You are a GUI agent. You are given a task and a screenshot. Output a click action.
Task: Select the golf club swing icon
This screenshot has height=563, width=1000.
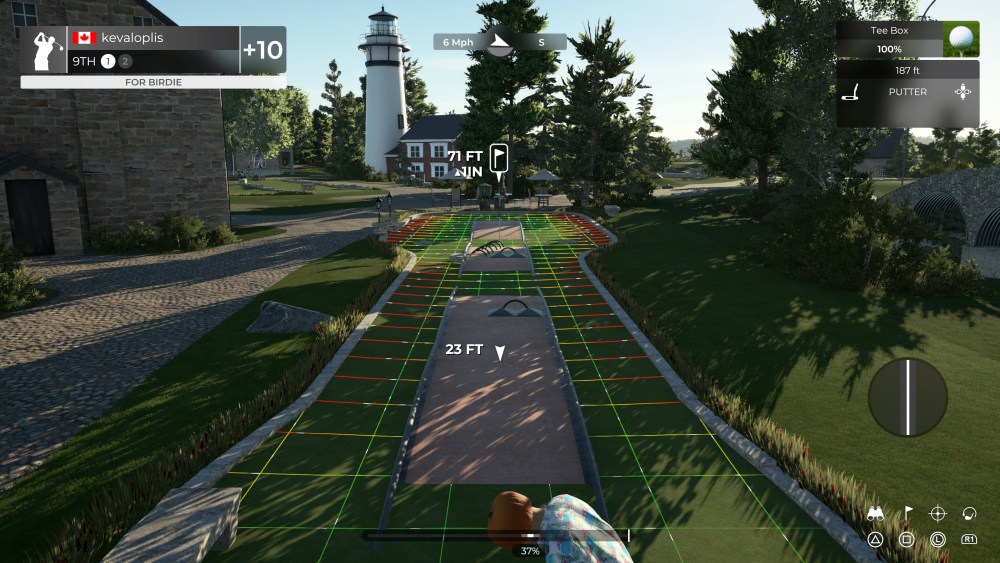pyautogui.click(x=968, y=513)
